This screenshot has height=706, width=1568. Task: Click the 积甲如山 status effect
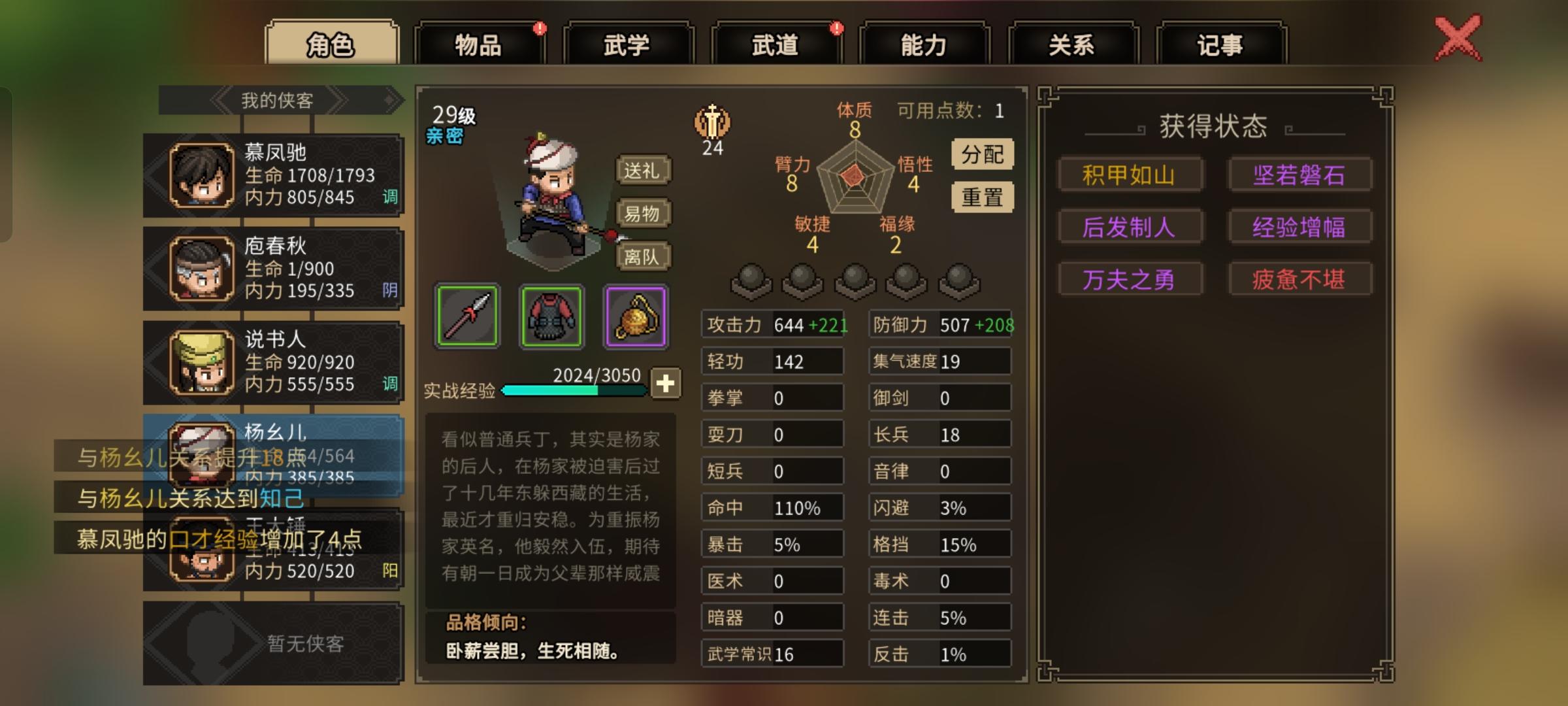(x=1131, y=175)
